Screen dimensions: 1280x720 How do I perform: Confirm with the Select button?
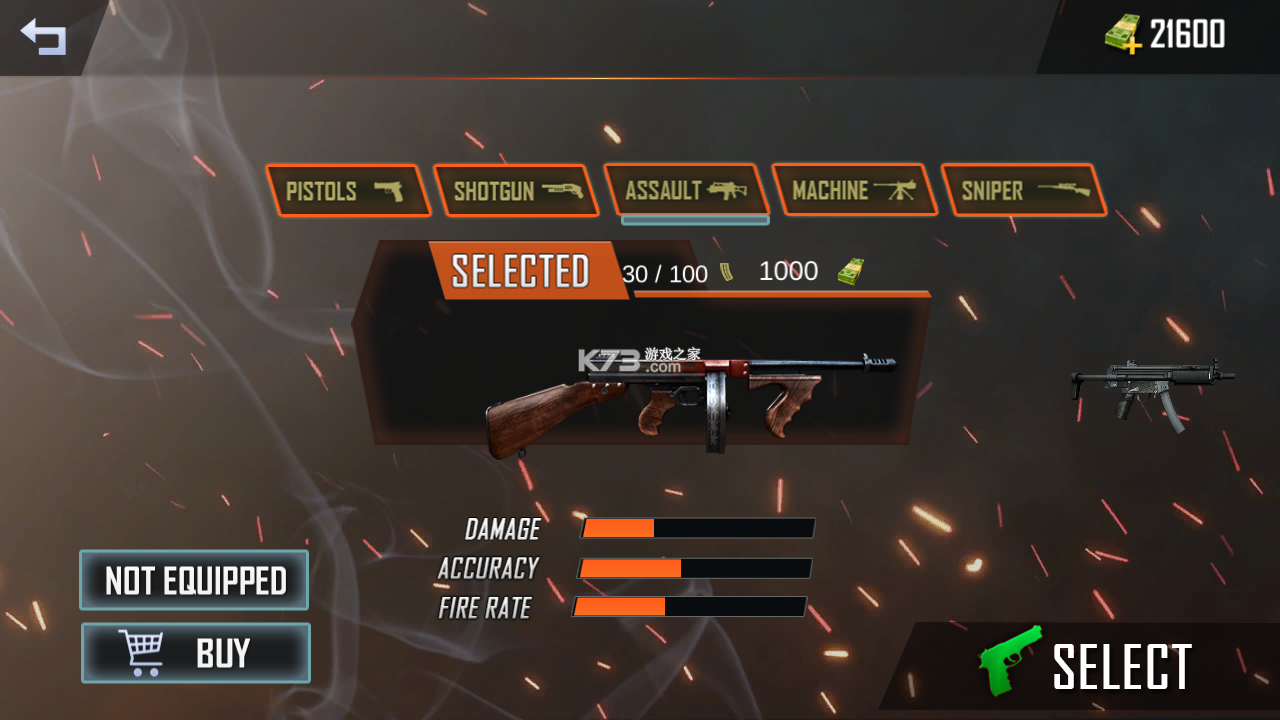tap(1090, 667)
